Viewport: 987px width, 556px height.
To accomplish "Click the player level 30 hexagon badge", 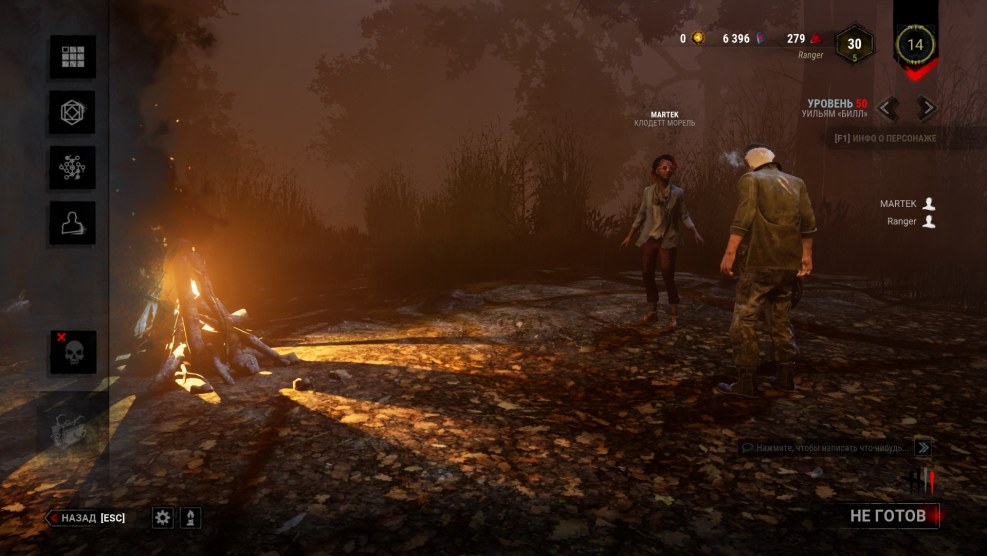I will point(854,45).
